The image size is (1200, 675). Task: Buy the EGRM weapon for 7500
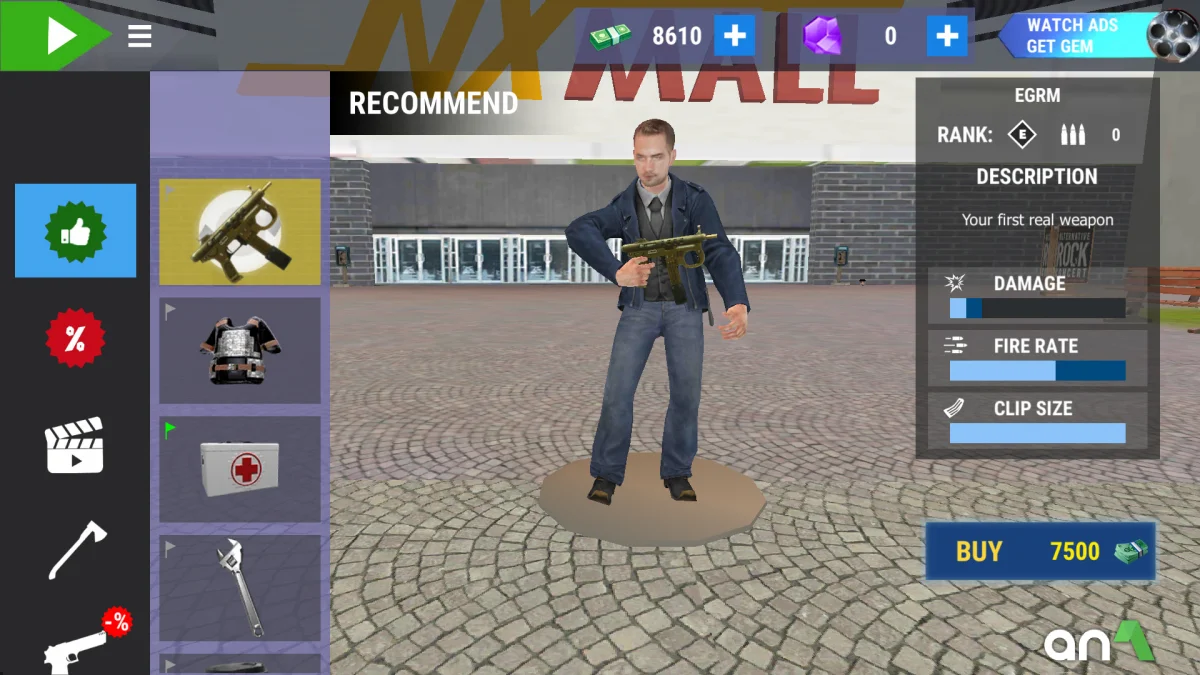(1040, 551)
